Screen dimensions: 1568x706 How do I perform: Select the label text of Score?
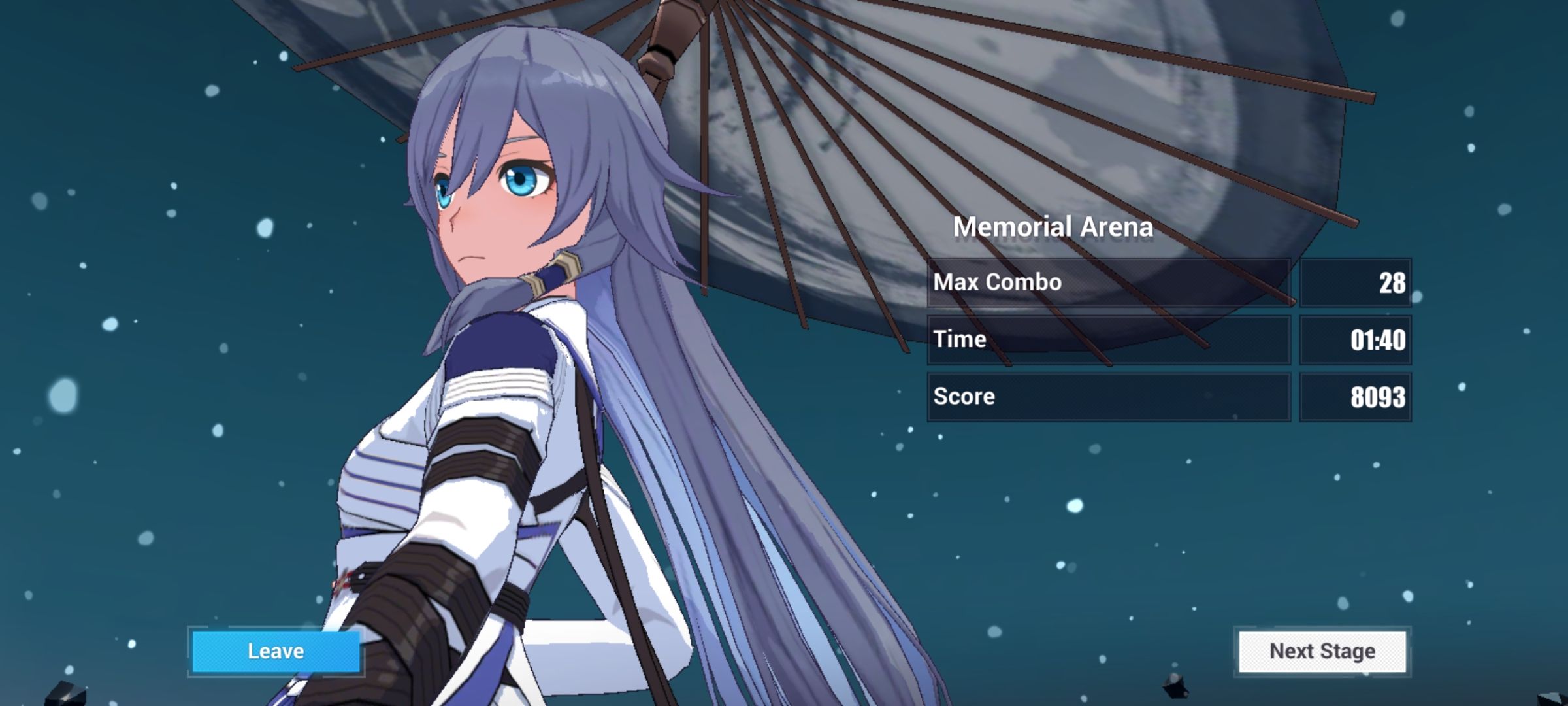pos(965,396)
